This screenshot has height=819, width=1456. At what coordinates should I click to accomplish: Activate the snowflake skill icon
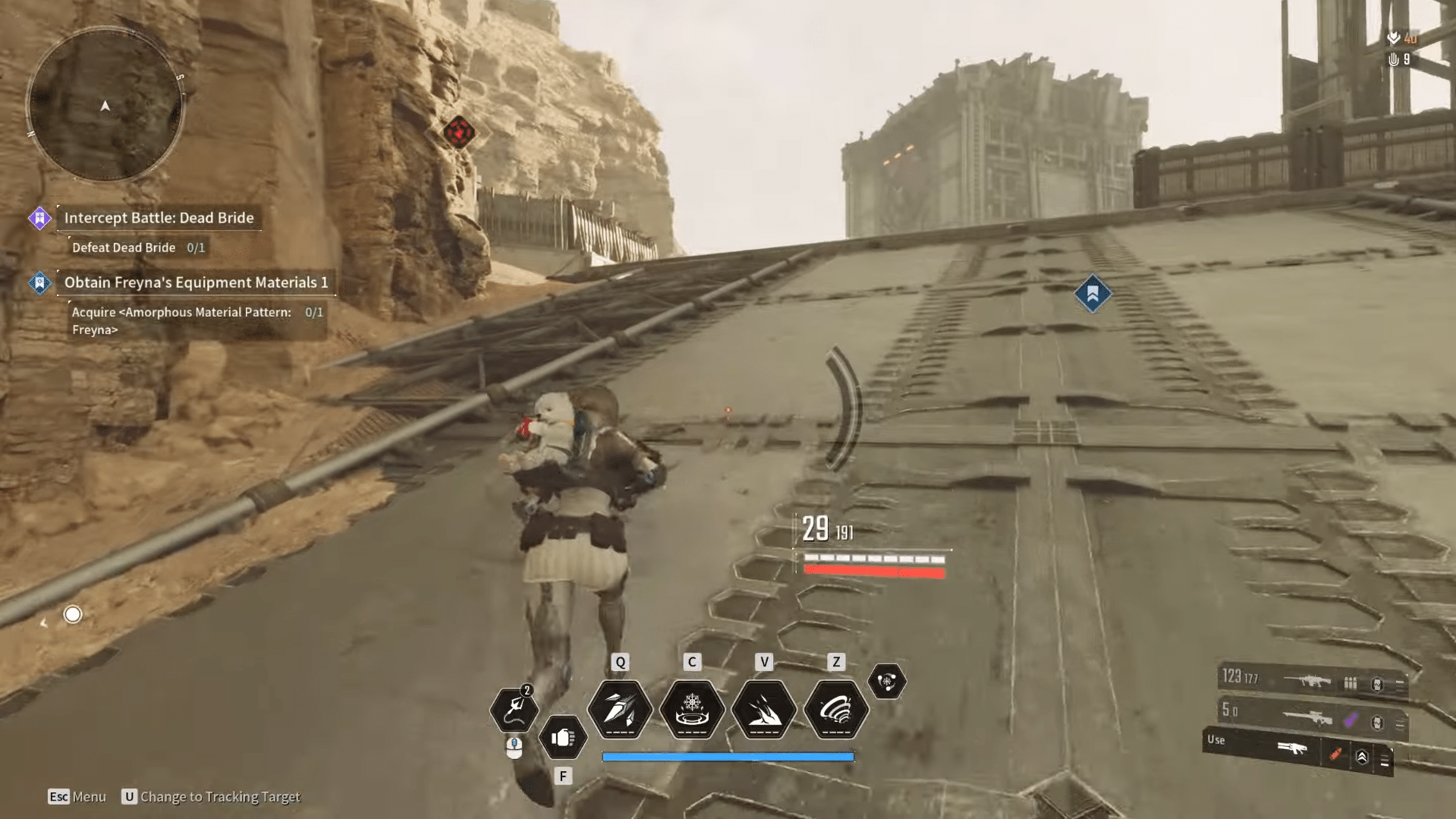[x=691, y=710]
